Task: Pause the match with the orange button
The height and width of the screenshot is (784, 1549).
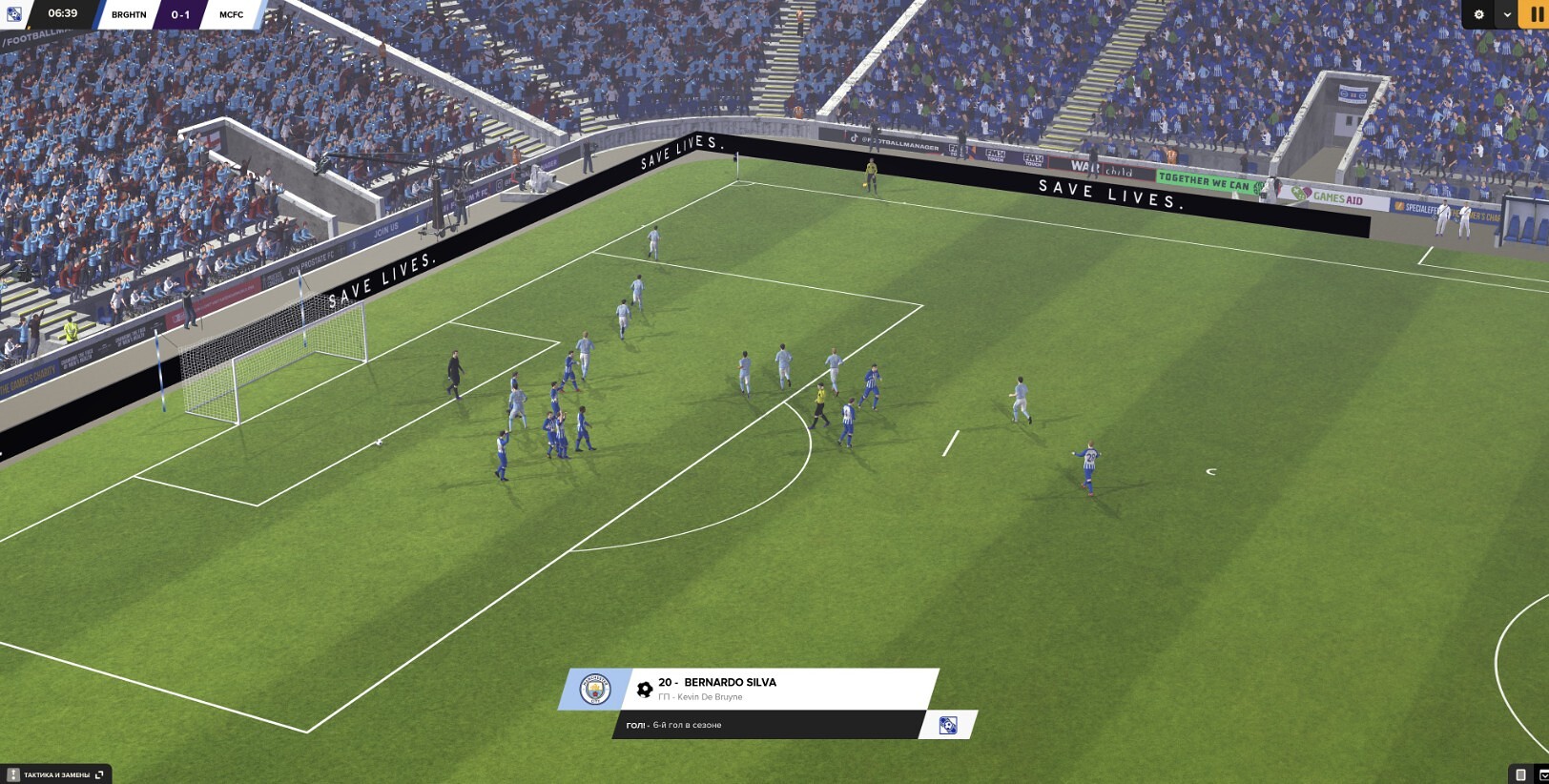Action: [1536, 14]
